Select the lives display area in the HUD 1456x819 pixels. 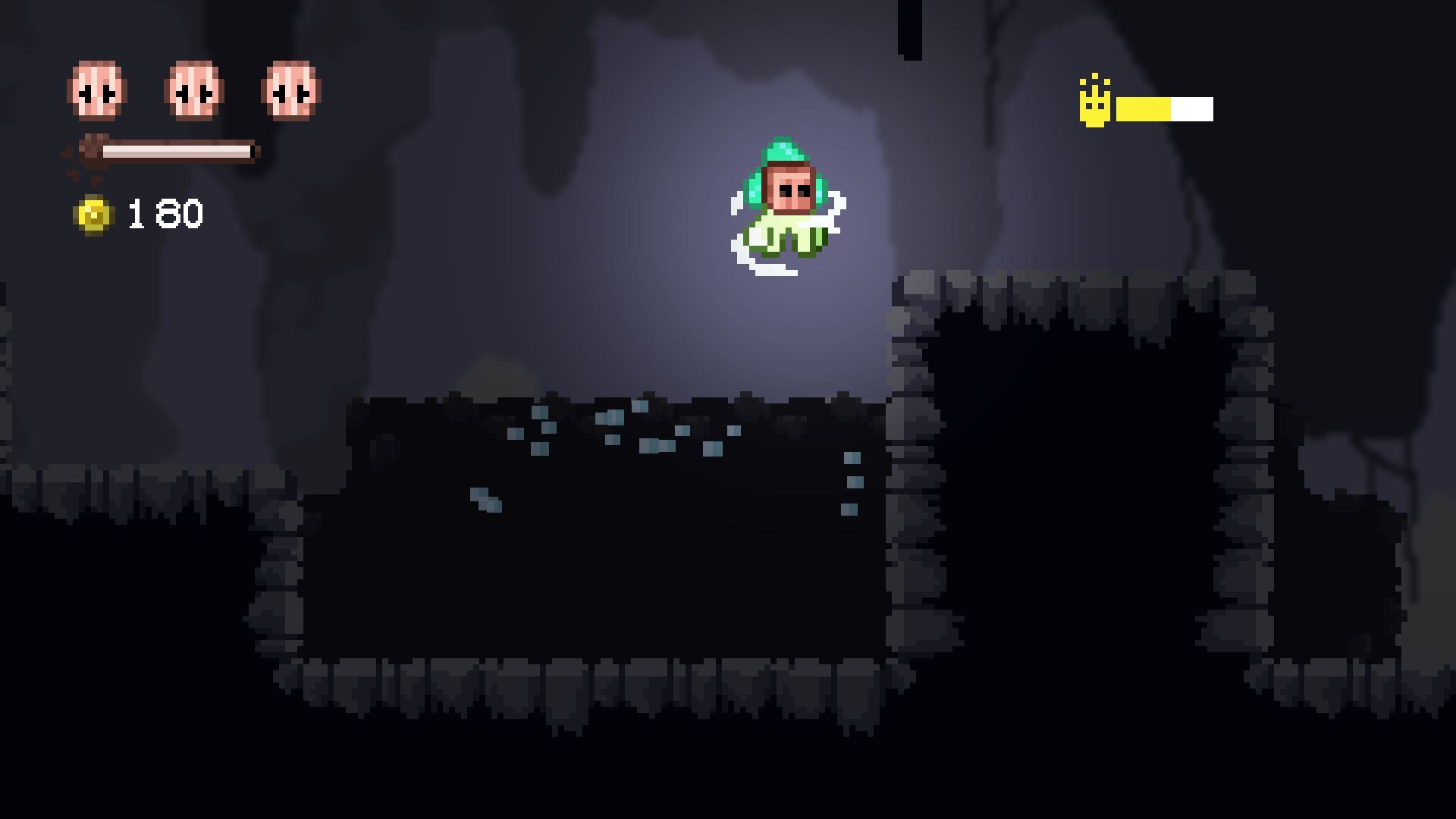[194, 89]
